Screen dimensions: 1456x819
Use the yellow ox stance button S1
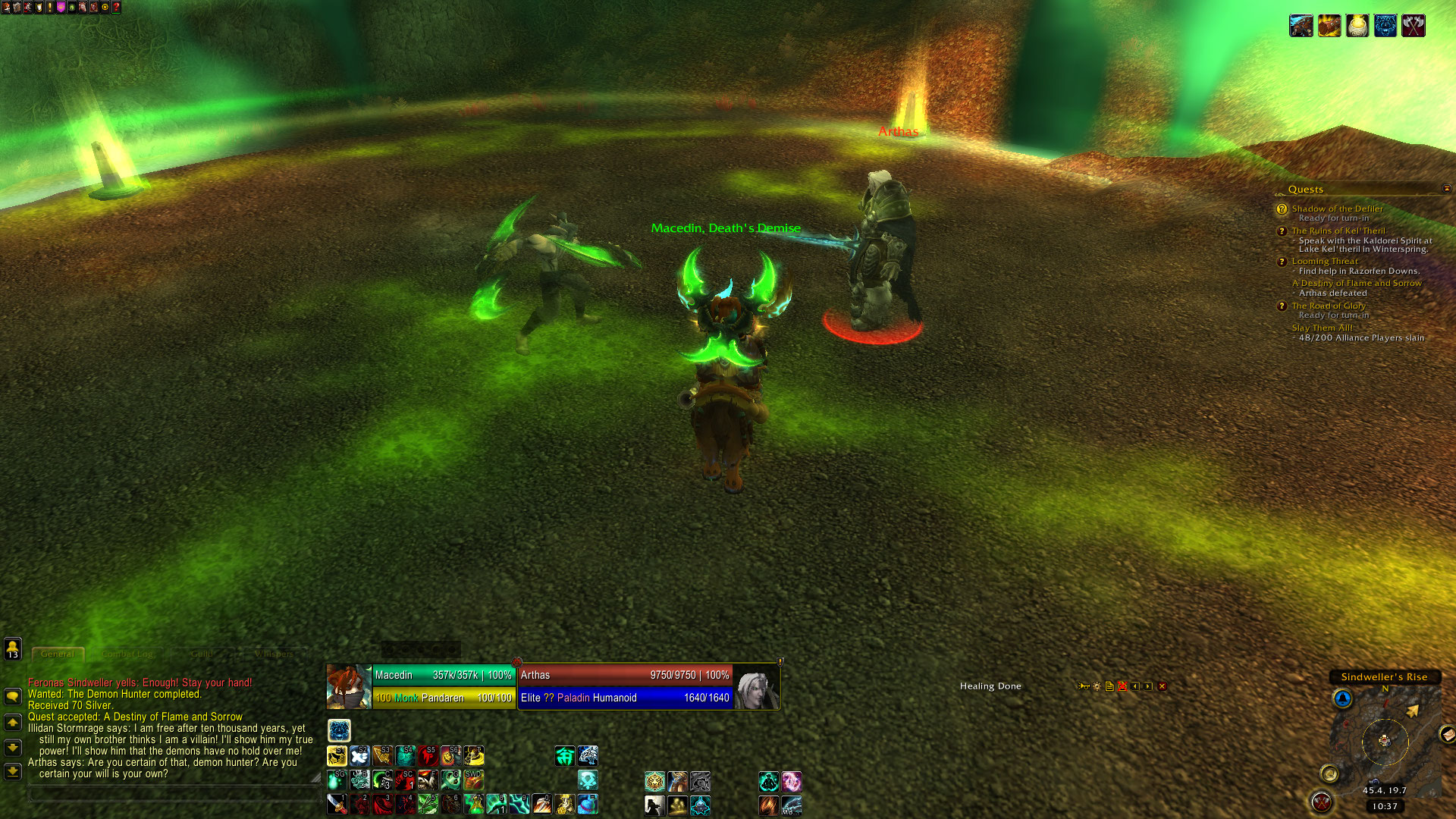click(337, 755)
